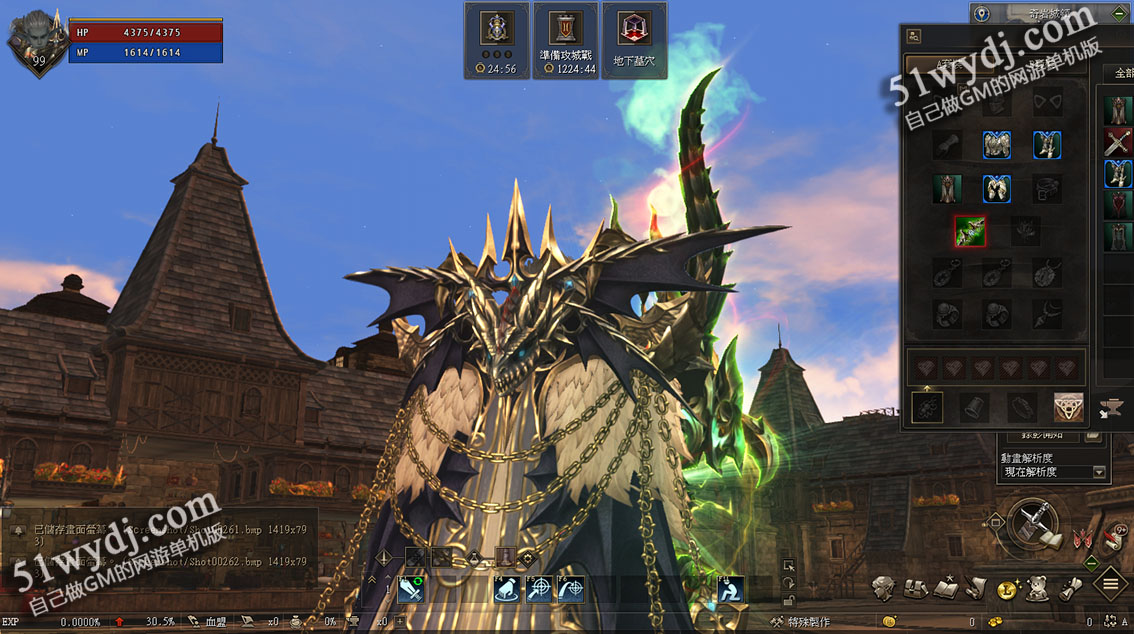Open the 現在解析度 resolution dropdown
The image size is (1134, 634).
(x=1054, y=472)
